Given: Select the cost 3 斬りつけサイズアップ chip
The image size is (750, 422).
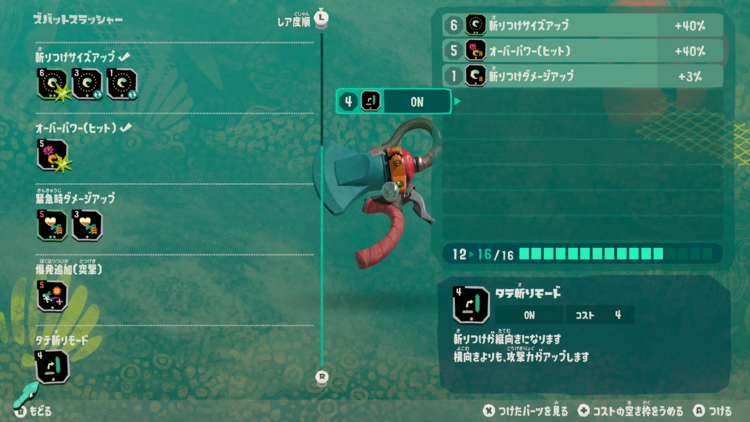Looking at the screenshot, I should point(86,86).
